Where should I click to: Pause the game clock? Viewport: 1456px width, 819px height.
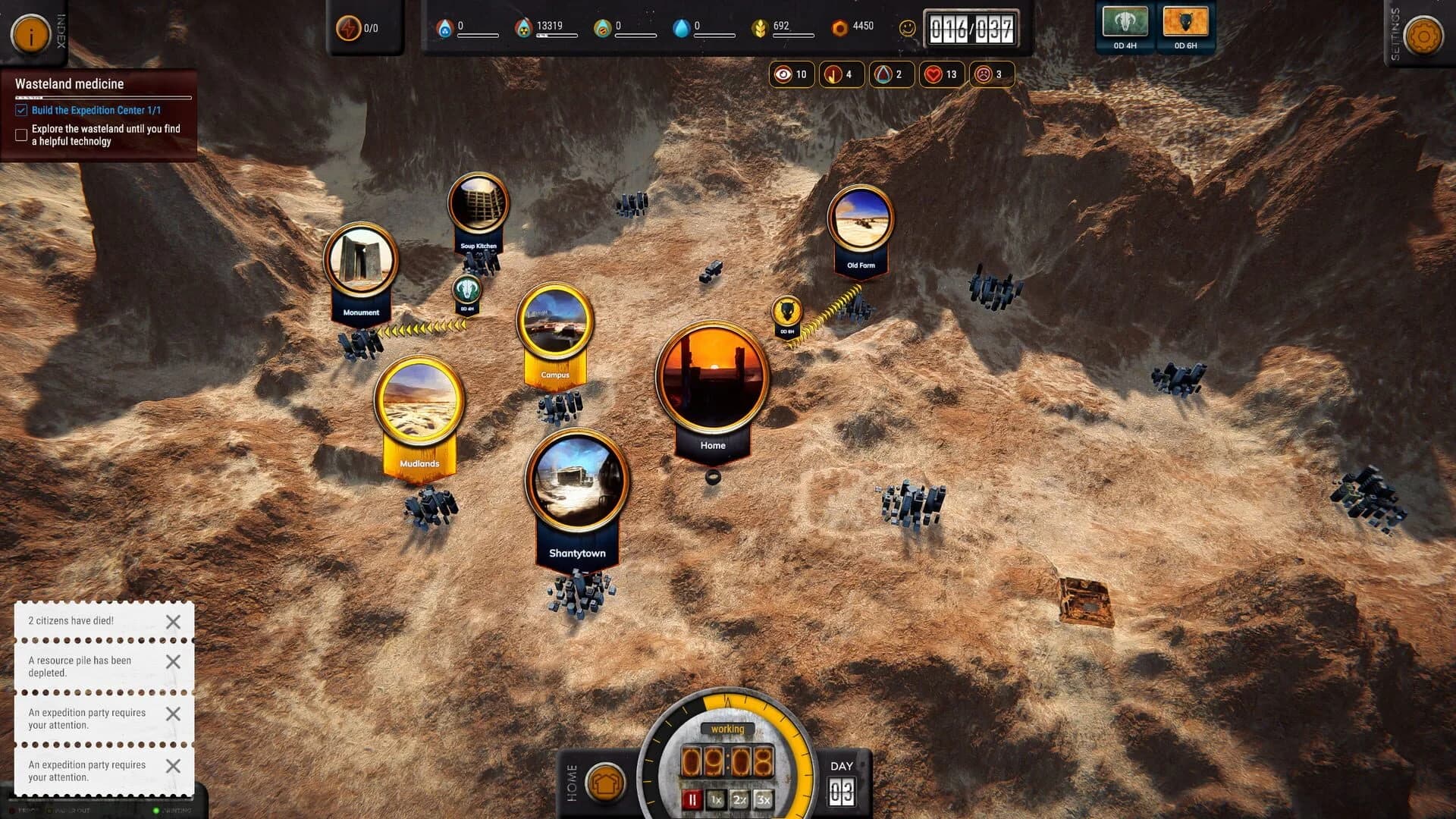tap(692, 799)
